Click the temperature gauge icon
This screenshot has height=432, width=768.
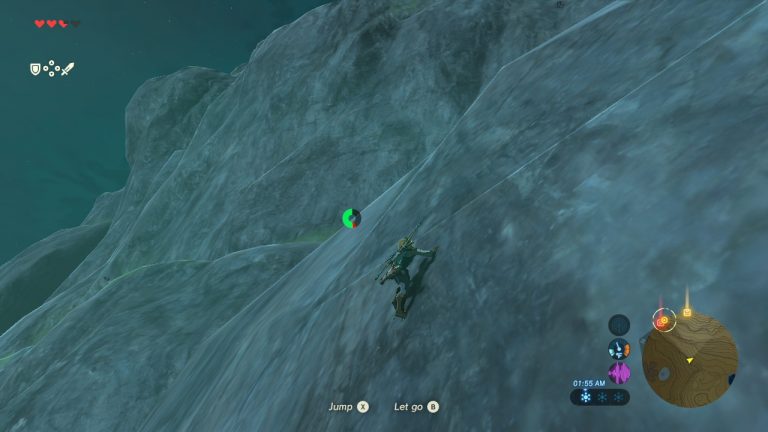[619, 349]
